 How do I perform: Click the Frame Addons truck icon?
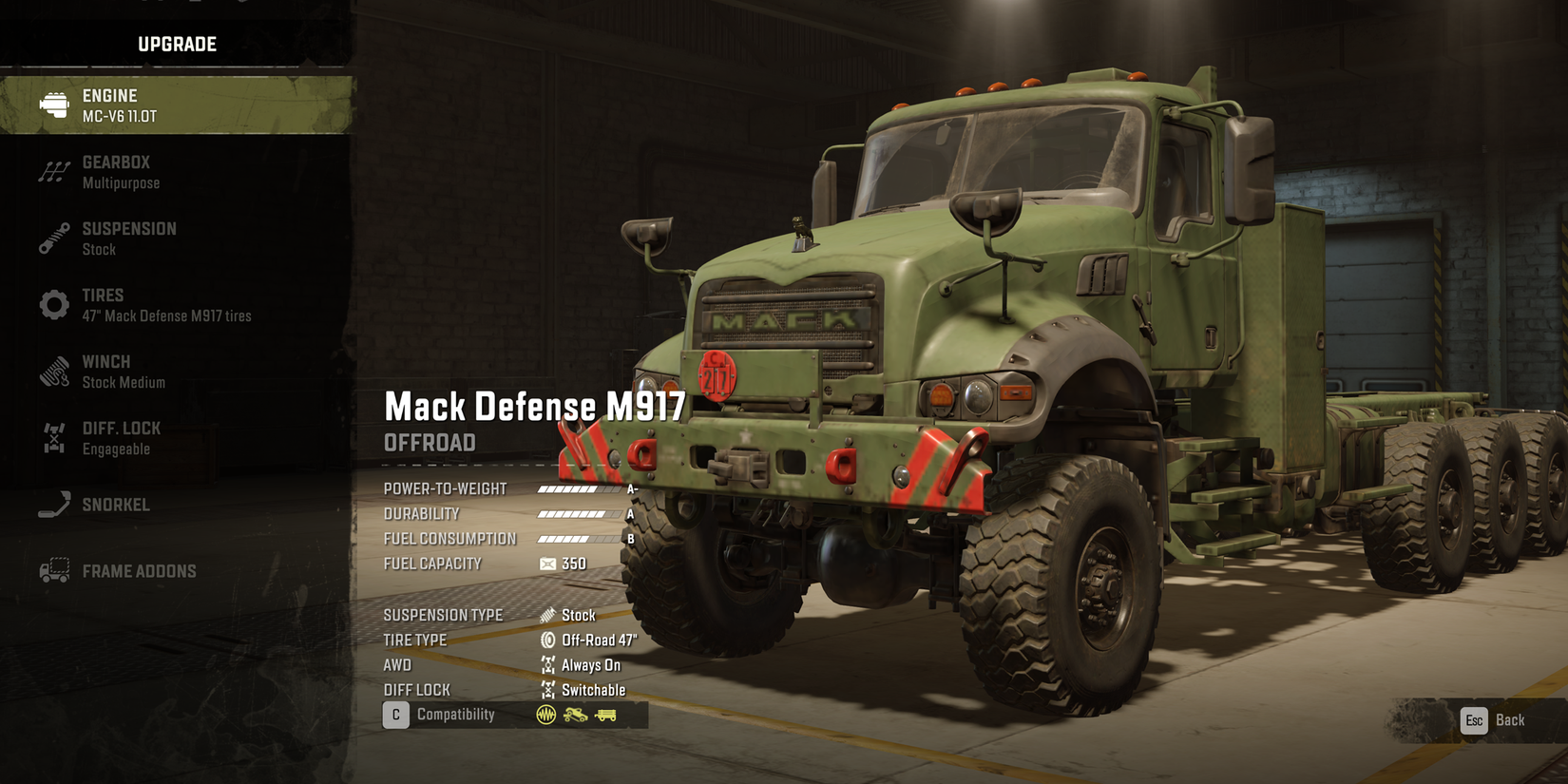point(53,570)
